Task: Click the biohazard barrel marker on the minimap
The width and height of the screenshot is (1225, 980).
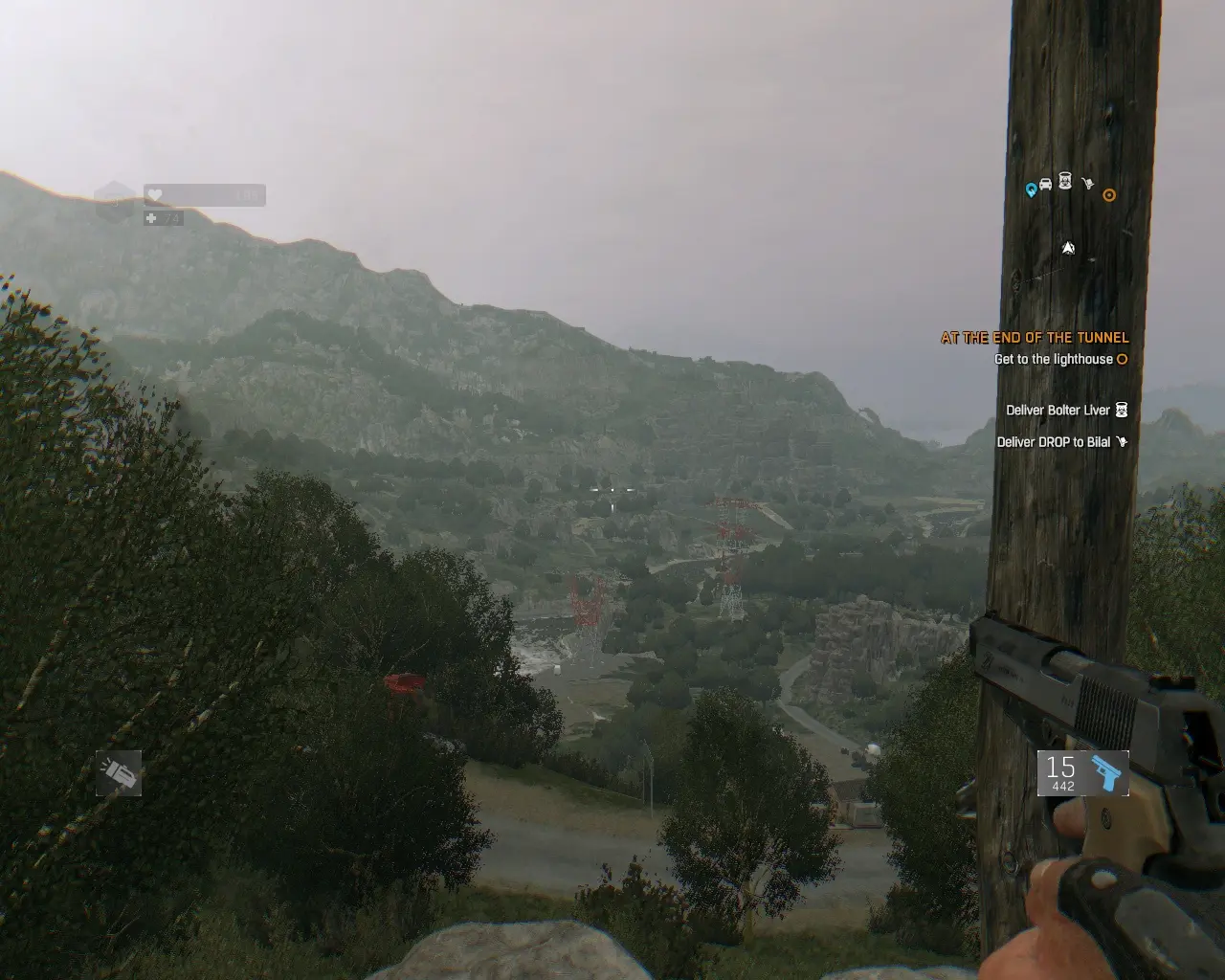Action: coord(1064,181)
